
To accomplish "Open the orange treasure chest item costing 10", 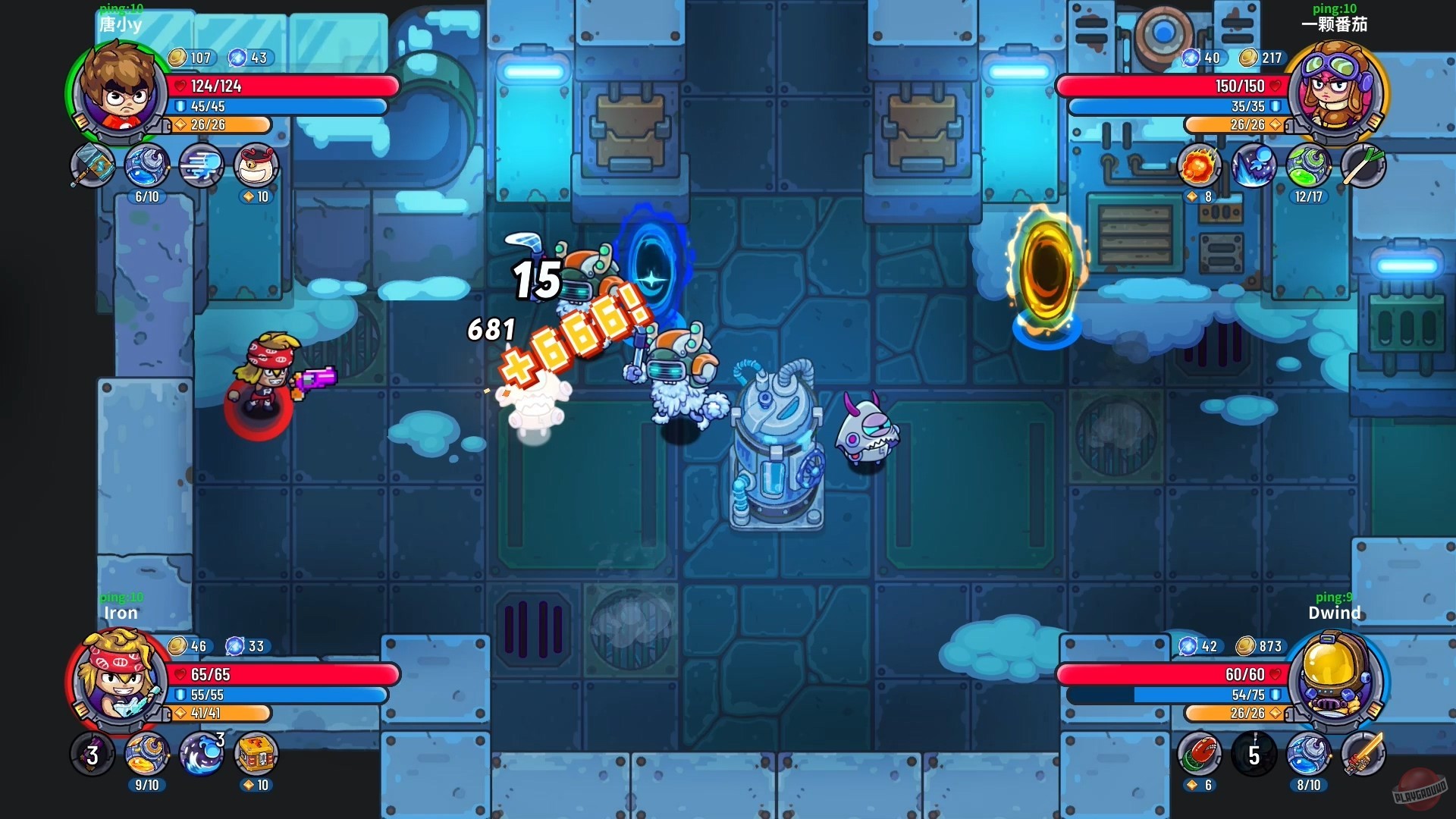I will pyautogui.click(x=256, y=755).
